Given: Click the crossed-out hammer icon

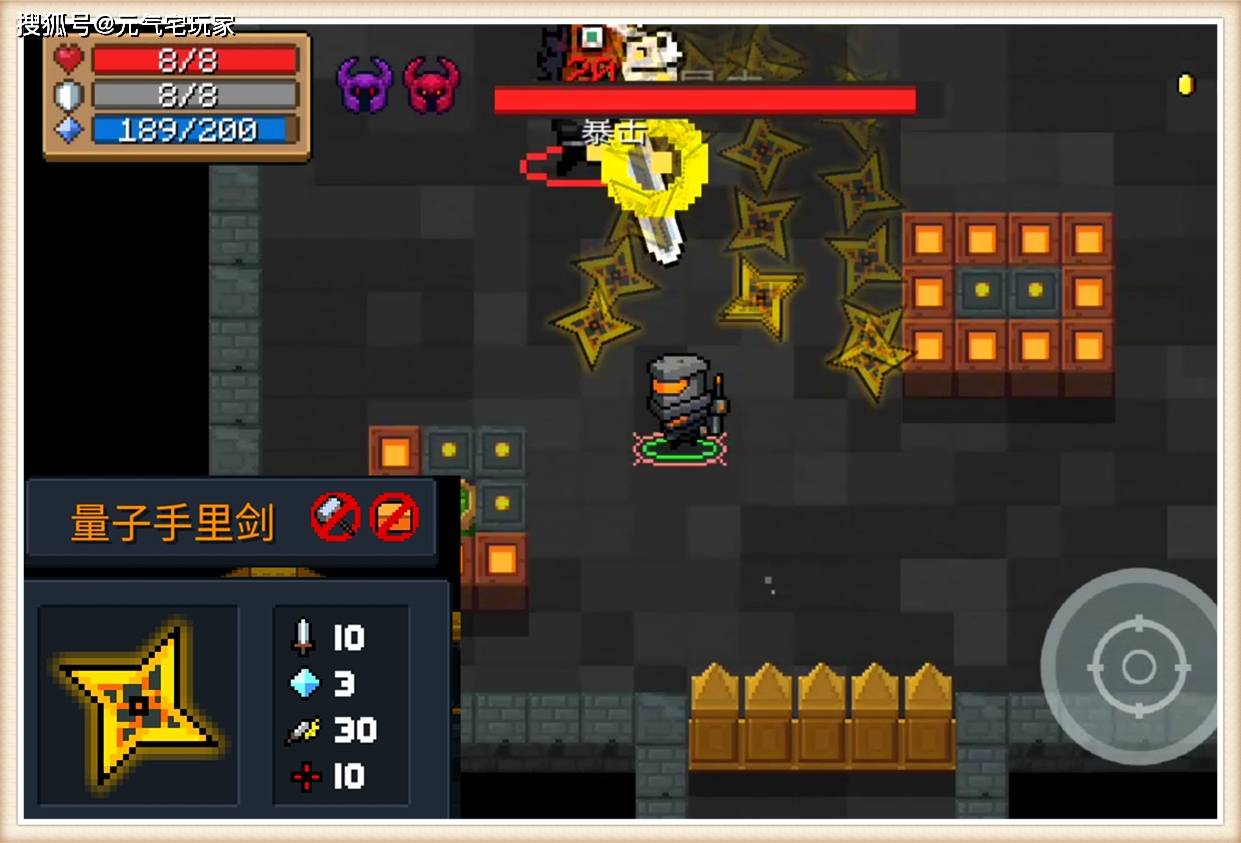Looking at the screenshot, I should click(x=336, y=517).
